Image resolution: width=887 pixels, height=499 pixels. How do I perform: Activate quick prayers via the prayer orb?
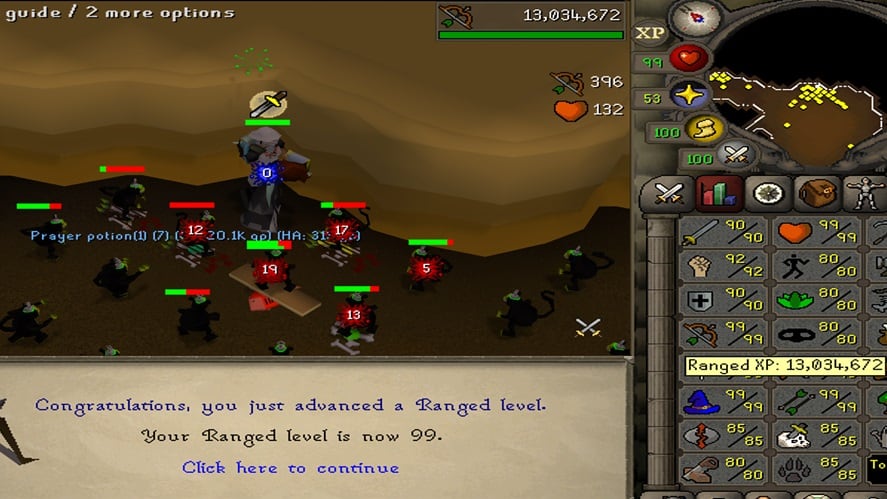(x=687, y=97)
